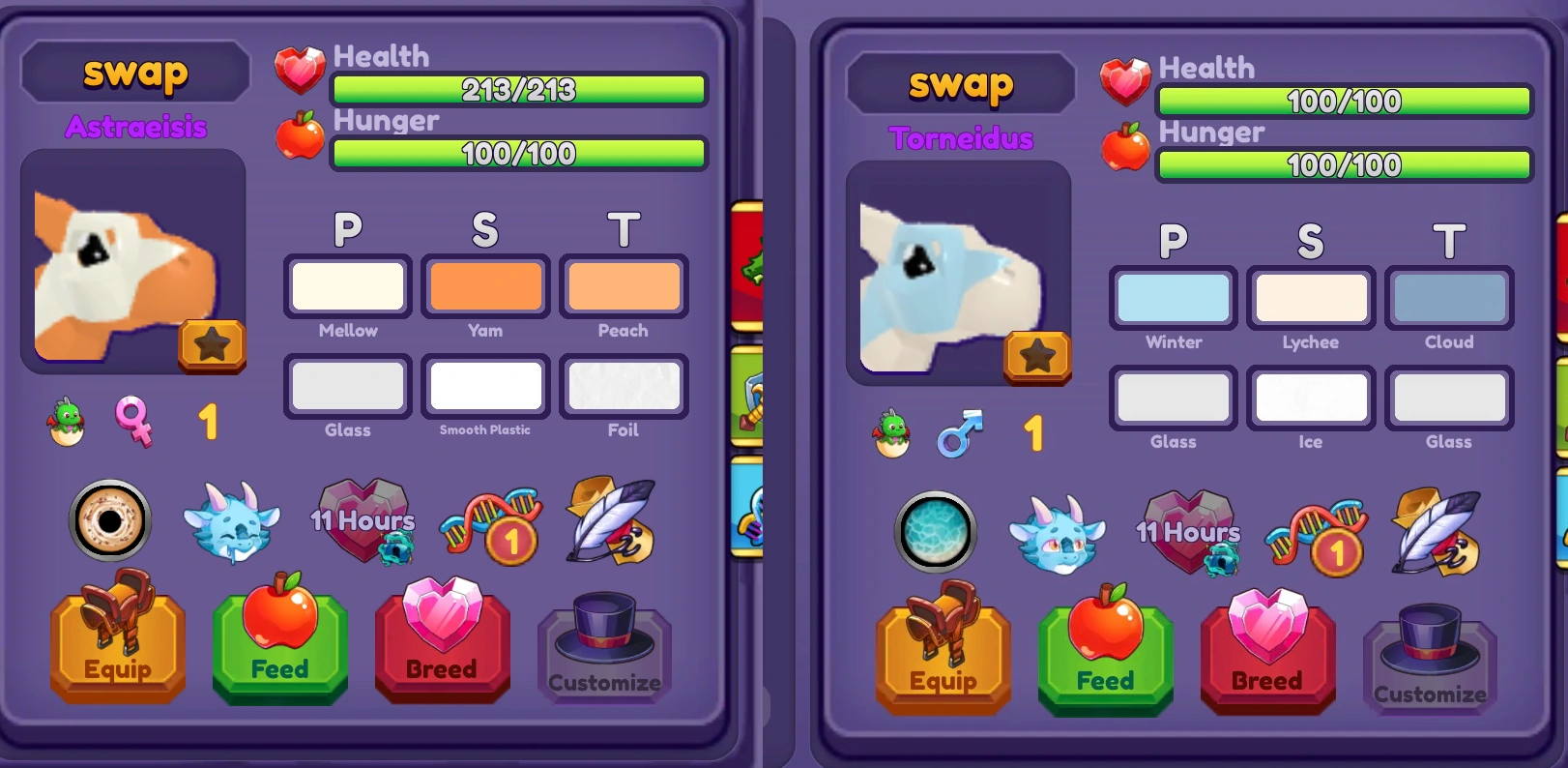The width and height of the screenshot is (1568, 768).
Task: Click the Feed button for Torneidus
Action: pos(1105,656)
